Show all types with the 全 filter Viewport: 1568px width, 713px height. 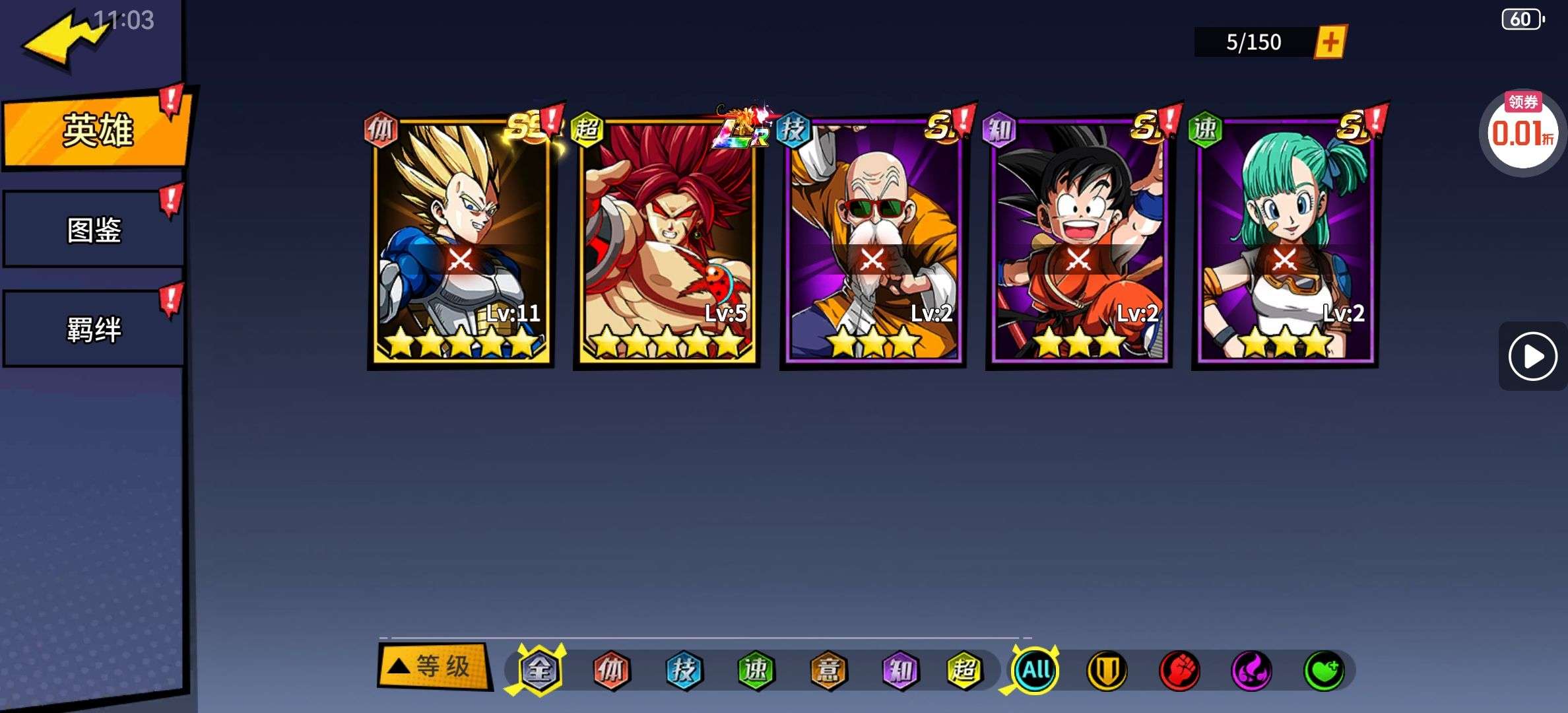pos(540,670)
